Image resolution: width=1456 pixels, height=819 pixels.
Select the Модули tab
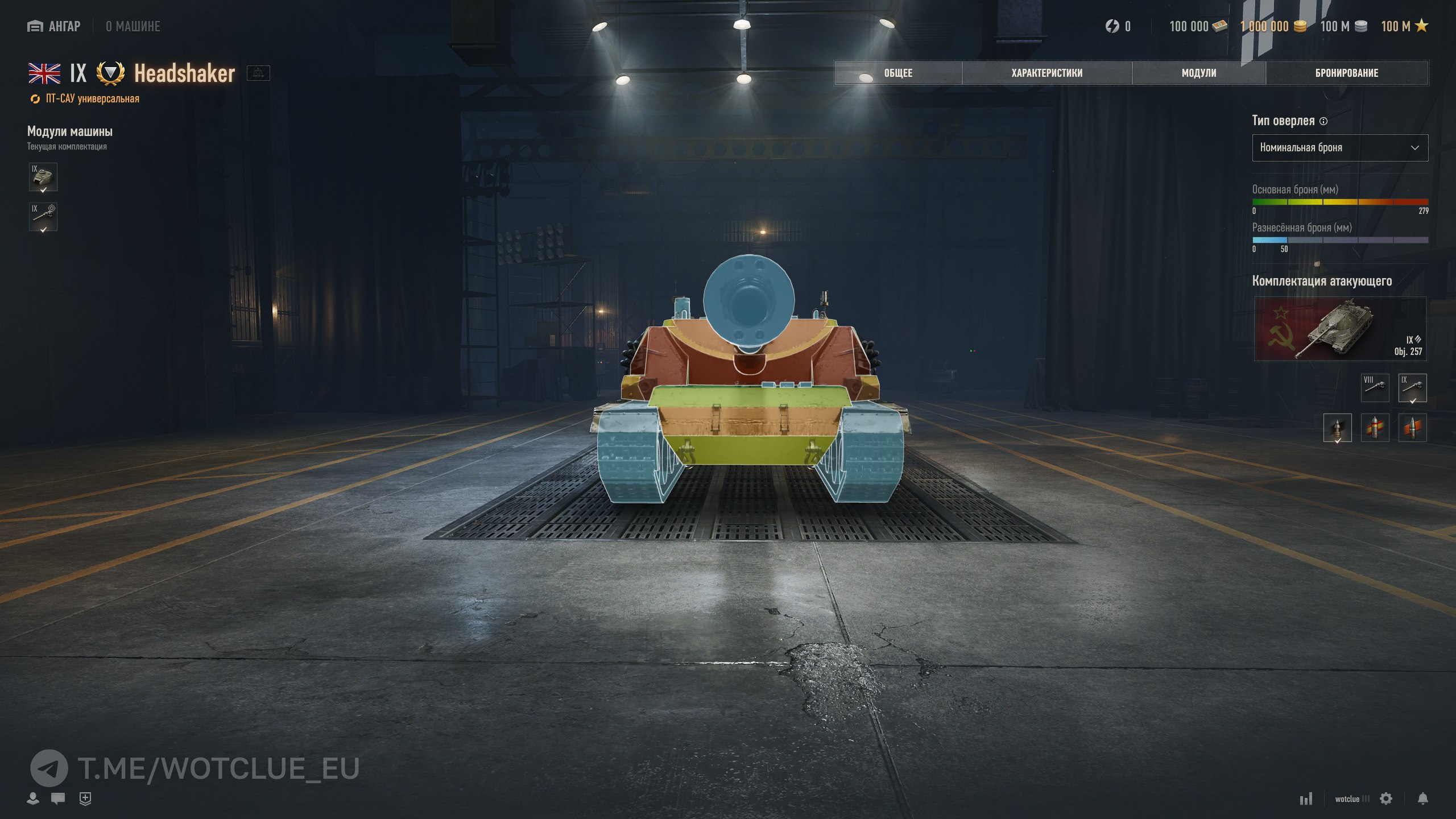[1199, 73]
